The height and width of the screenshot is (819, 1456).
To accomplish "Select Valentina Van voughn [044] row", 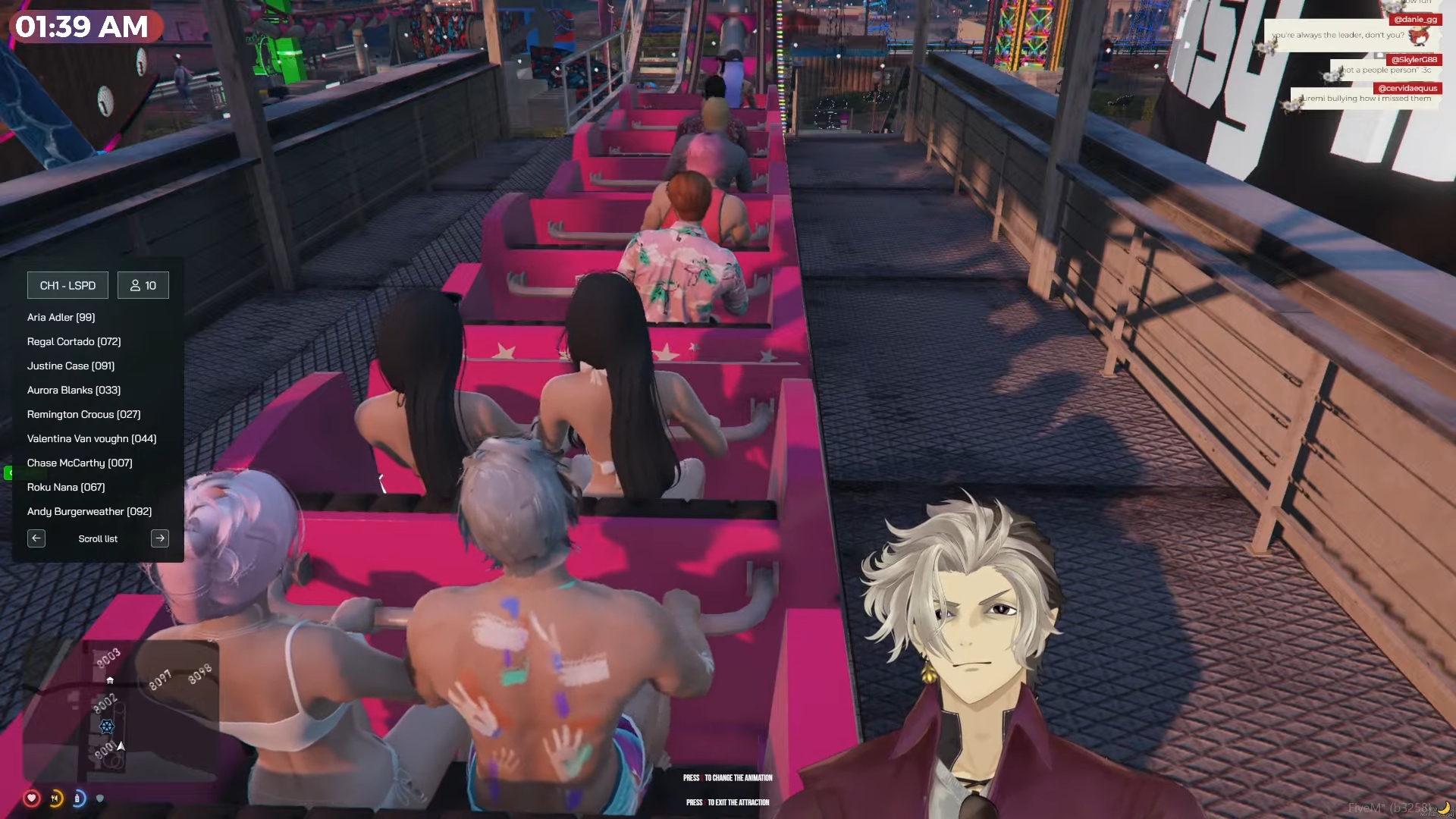I will pos(92,439).
